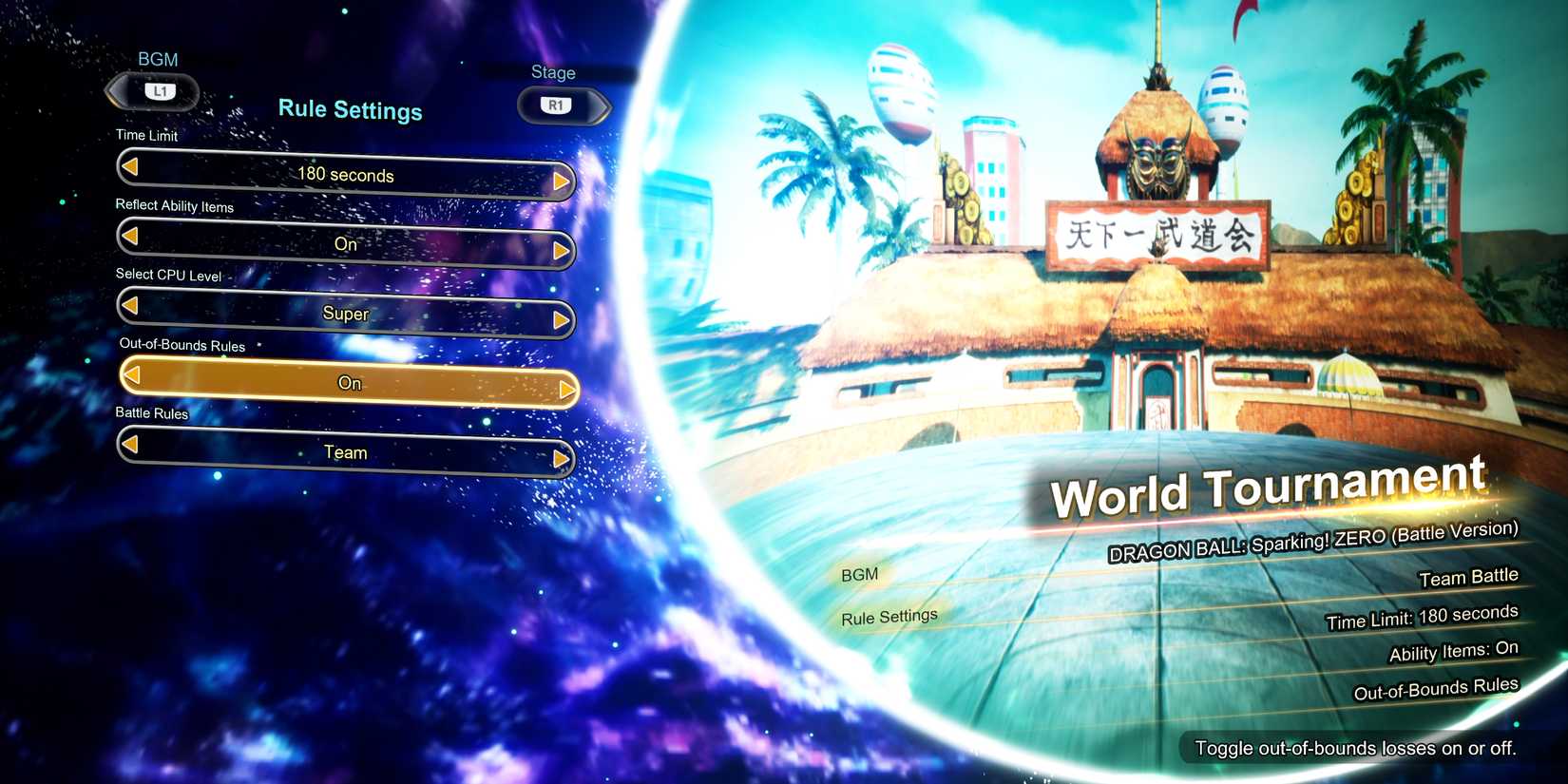Click the right arrow on Select CPU Level
The image size is (1568, 784).
click(x=562, y=321)
